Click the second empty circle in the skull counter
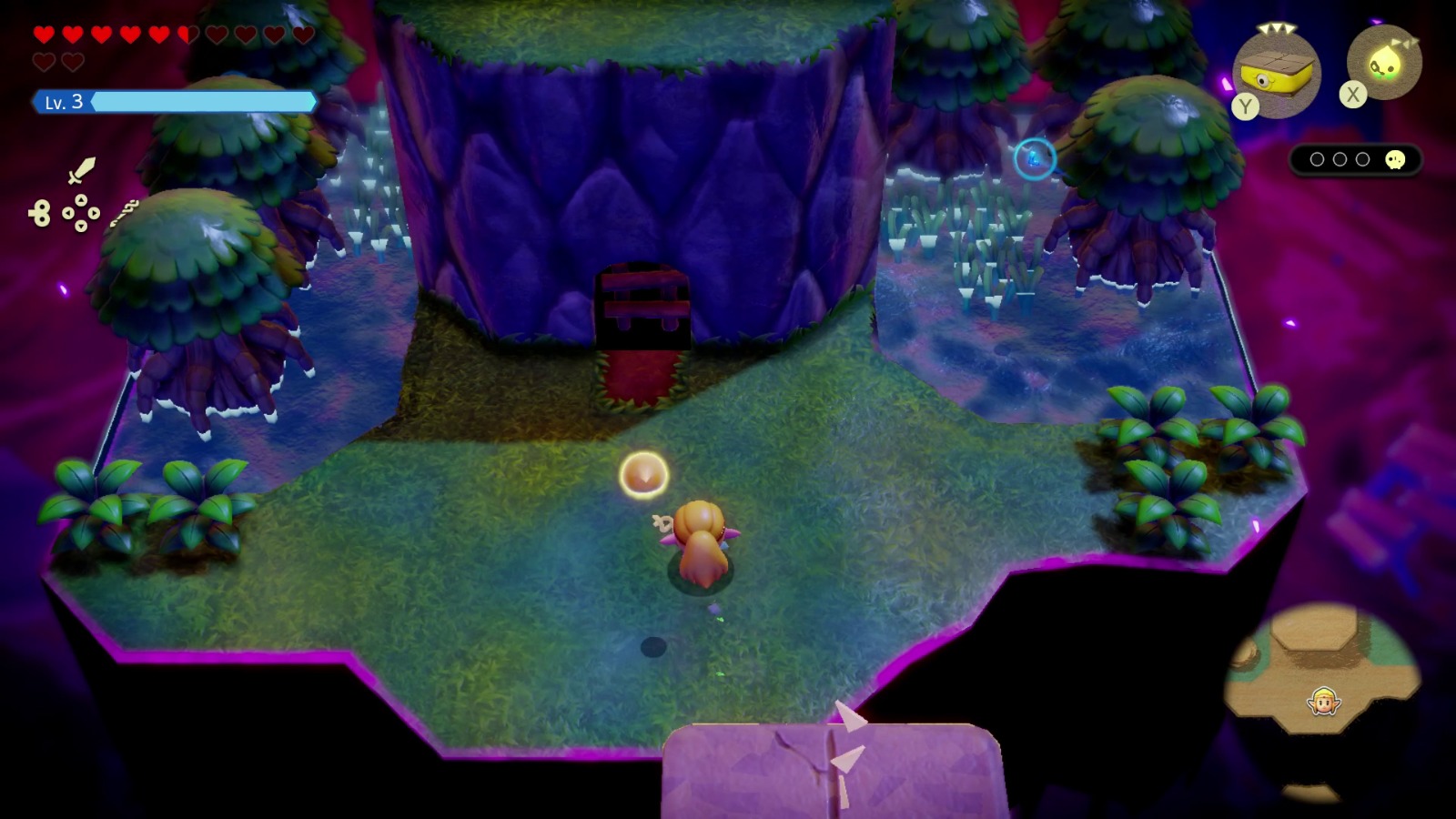Image resolution: width=1456 pixels, height=819 pixels. (1340, 159)
